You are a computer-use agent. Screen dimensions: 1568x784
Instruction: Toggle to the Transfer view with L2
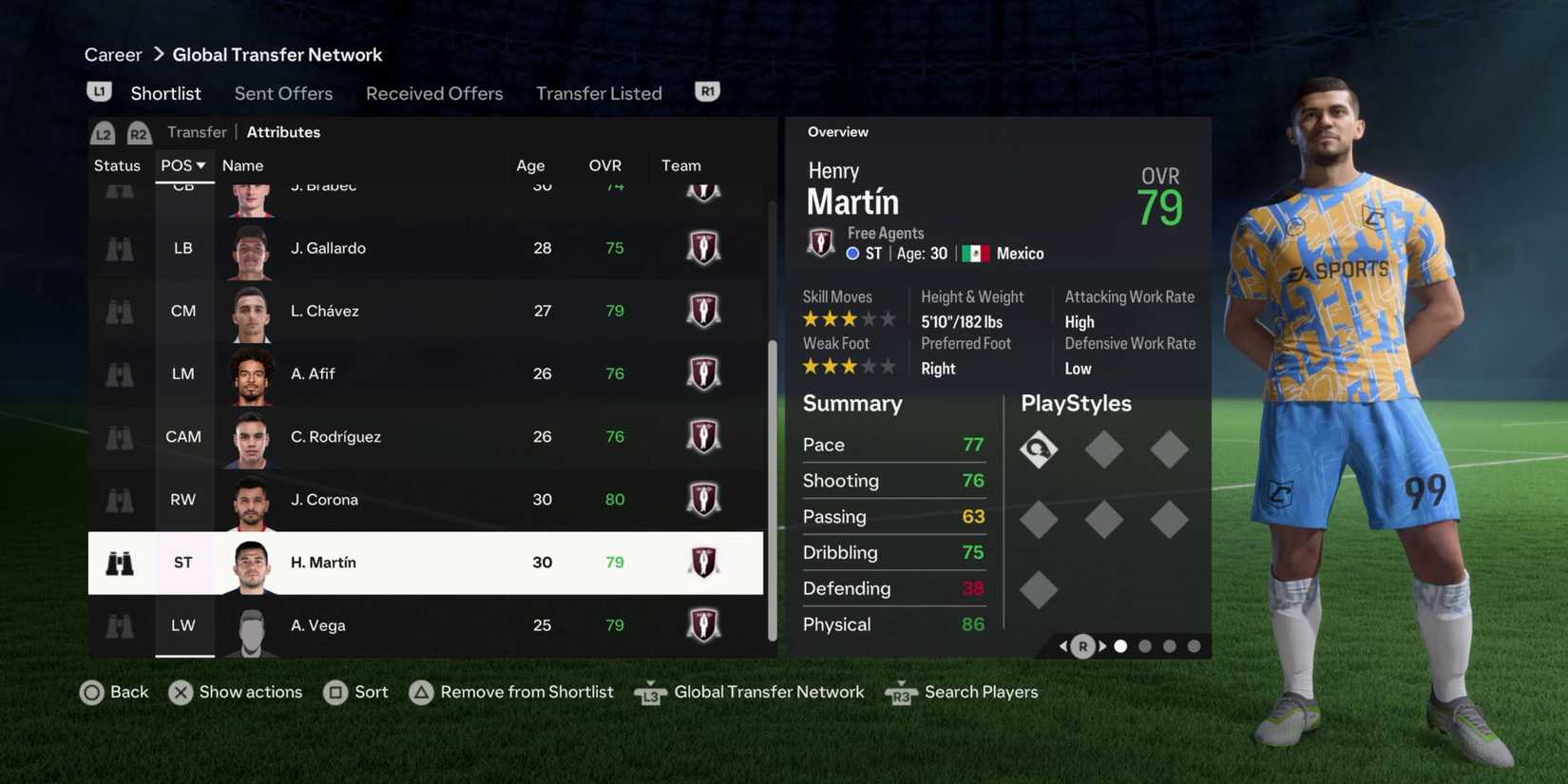pyautogui.click(x=103, y=132)
